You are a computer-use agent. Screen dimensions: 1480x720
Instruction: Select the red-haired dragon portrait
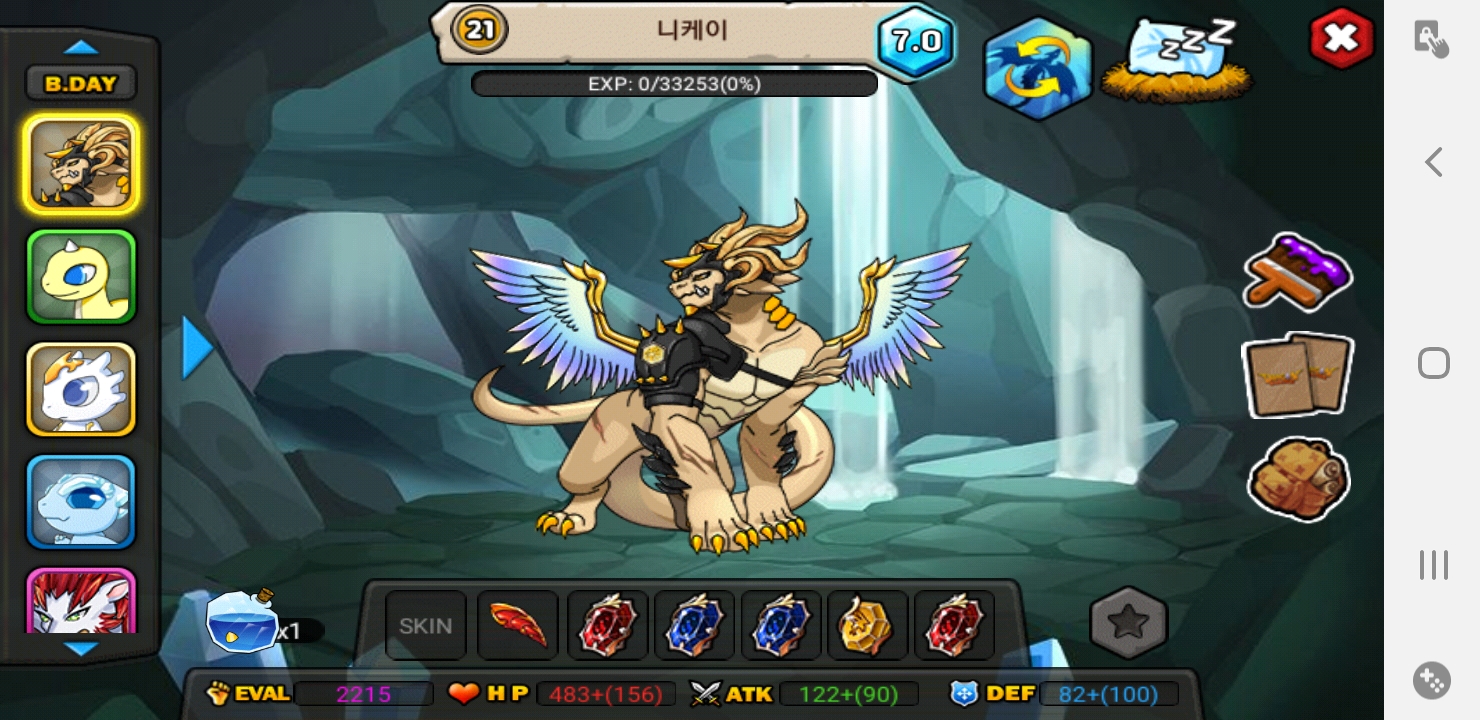(x=81, y=602)
